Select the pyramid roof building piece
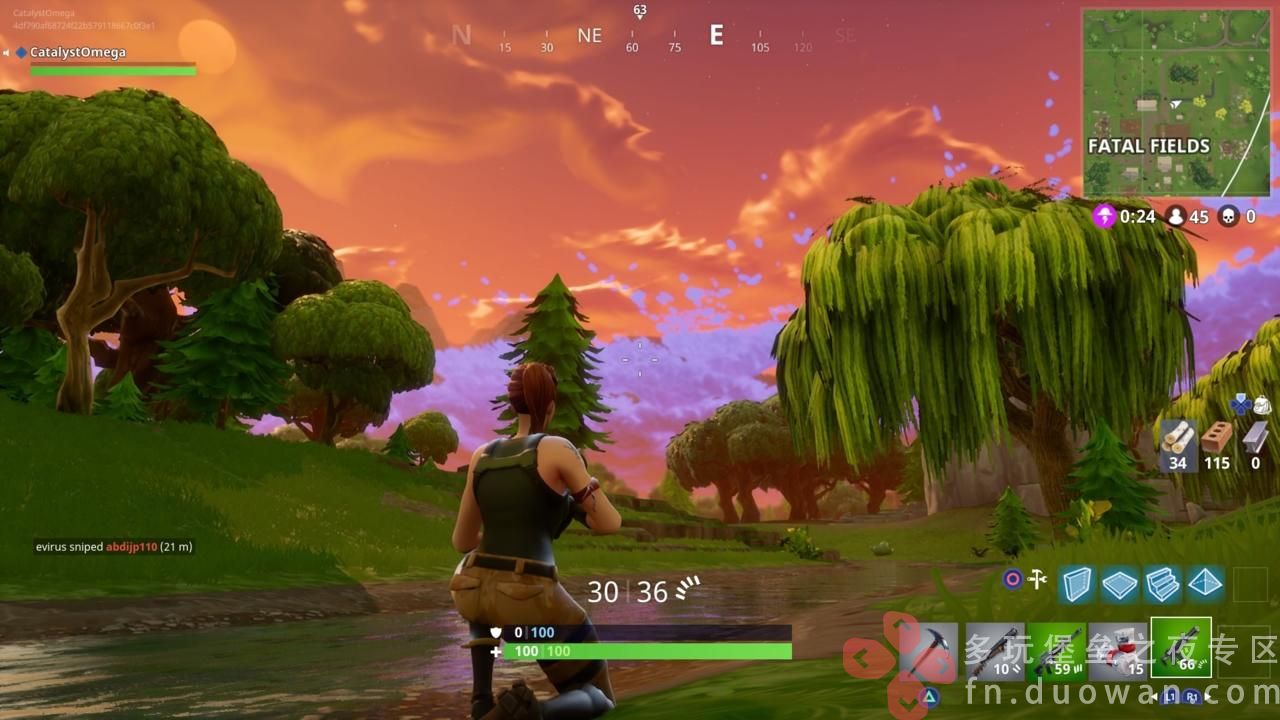This screenshot has width=1280, height=720. 1204,584
